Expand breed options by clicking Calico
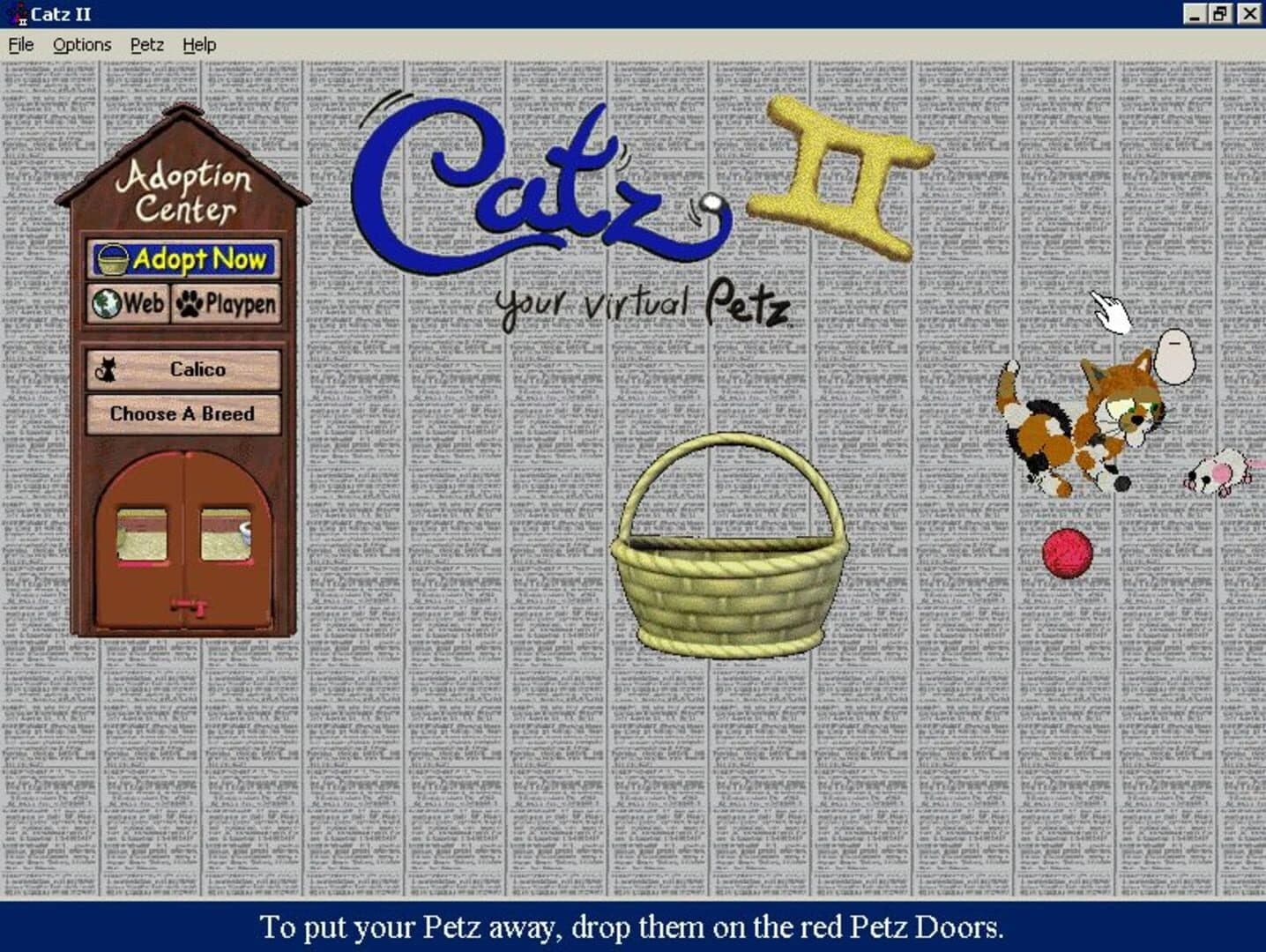This screenshot has height=952, width=1266. point(182,369)
